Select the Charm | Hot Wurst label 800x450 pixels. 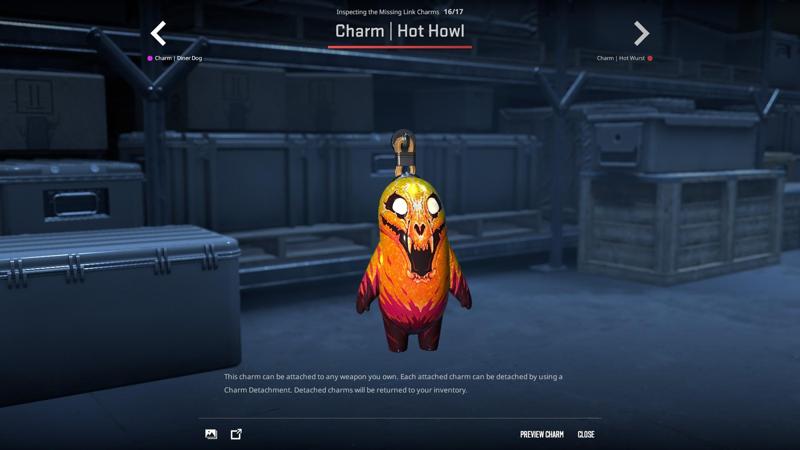(x=621, y=58)
